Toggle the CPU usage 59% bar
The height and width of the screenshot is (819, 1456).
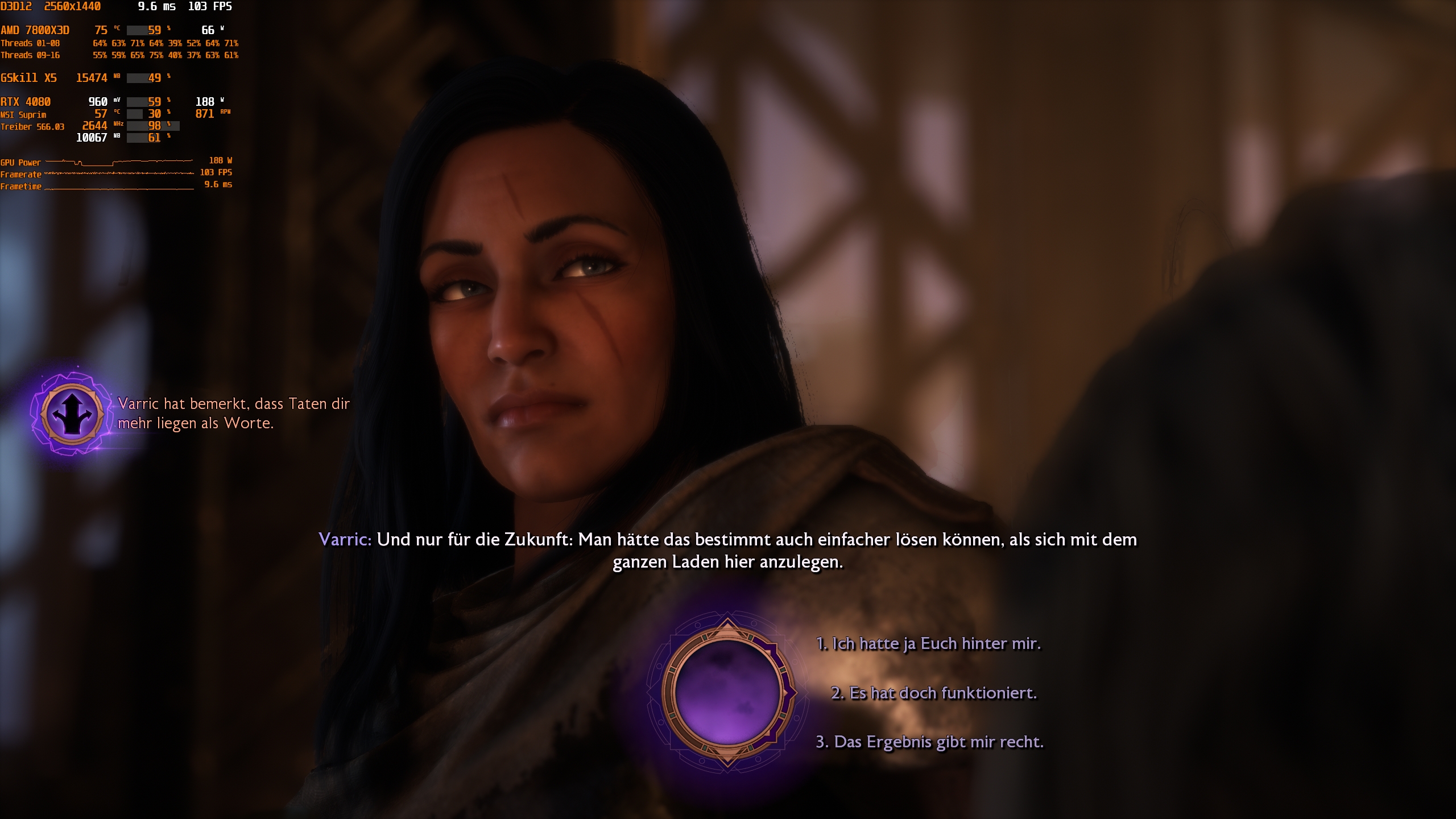coord(142,30)
